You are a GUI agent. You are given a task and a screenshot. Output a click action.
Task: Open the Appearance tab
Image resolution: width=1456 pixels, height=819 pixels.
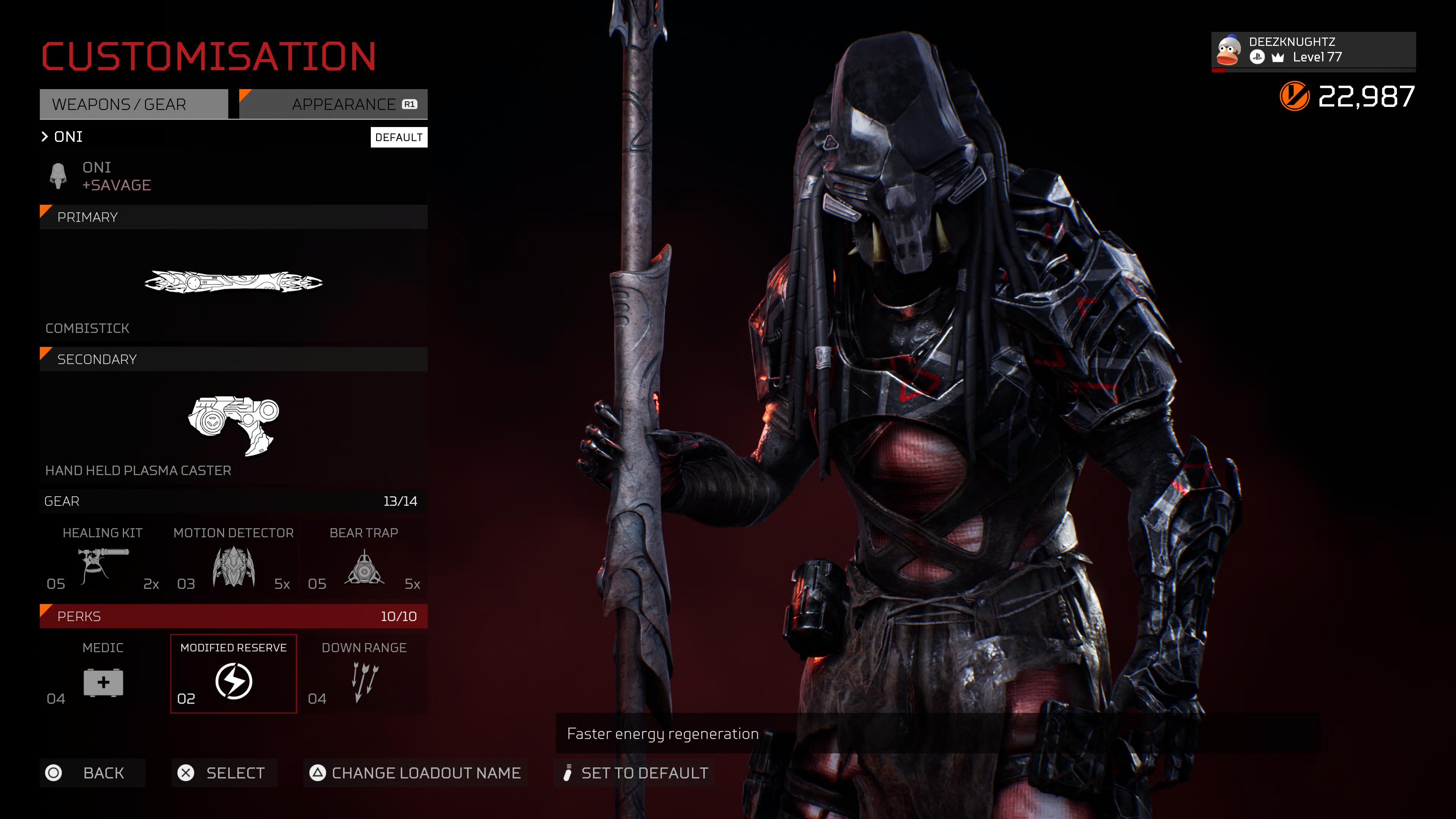tap(334, 105)
